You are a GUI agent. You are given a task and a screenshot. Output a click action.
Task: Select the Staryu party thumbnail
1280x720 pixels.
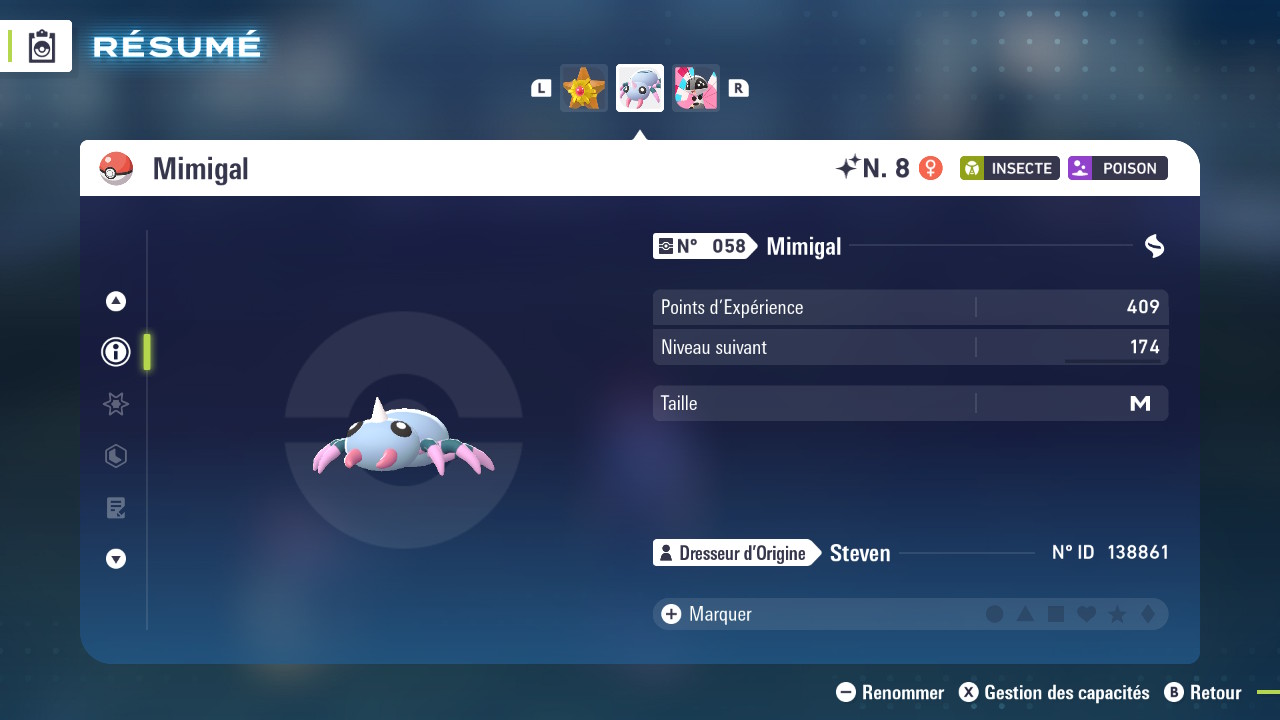584,88
